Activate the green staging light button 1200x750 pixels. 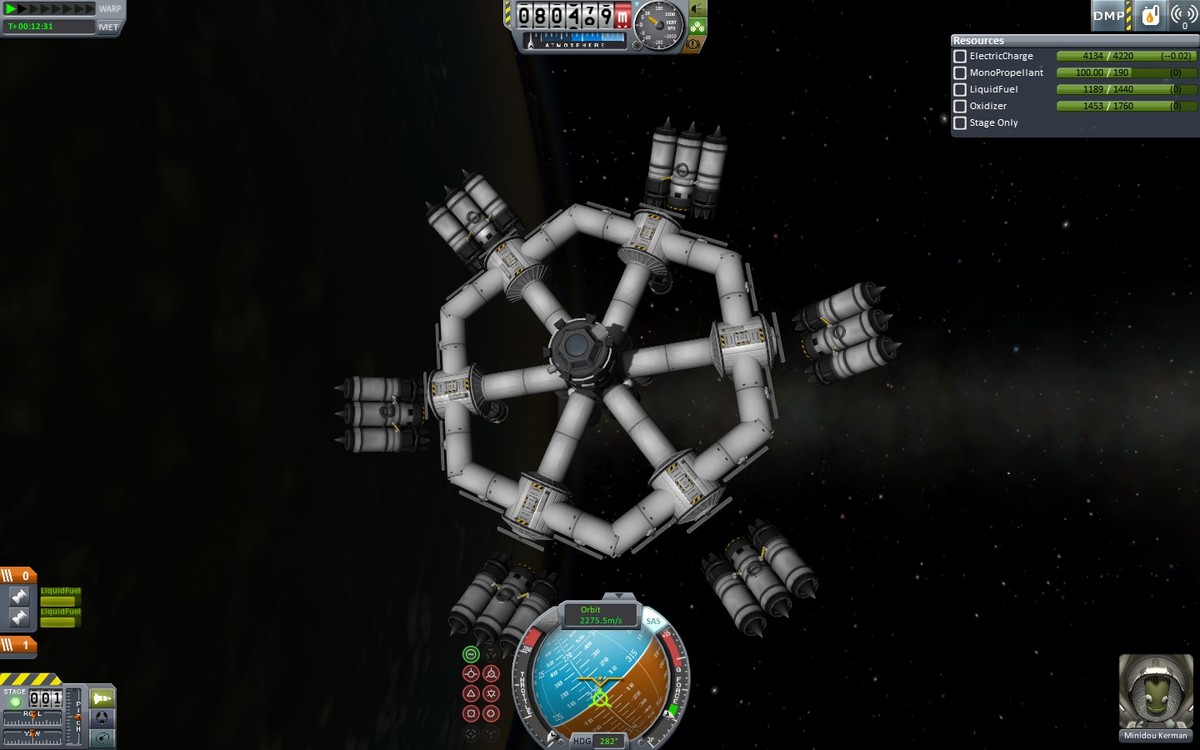(x=15, y=702)
